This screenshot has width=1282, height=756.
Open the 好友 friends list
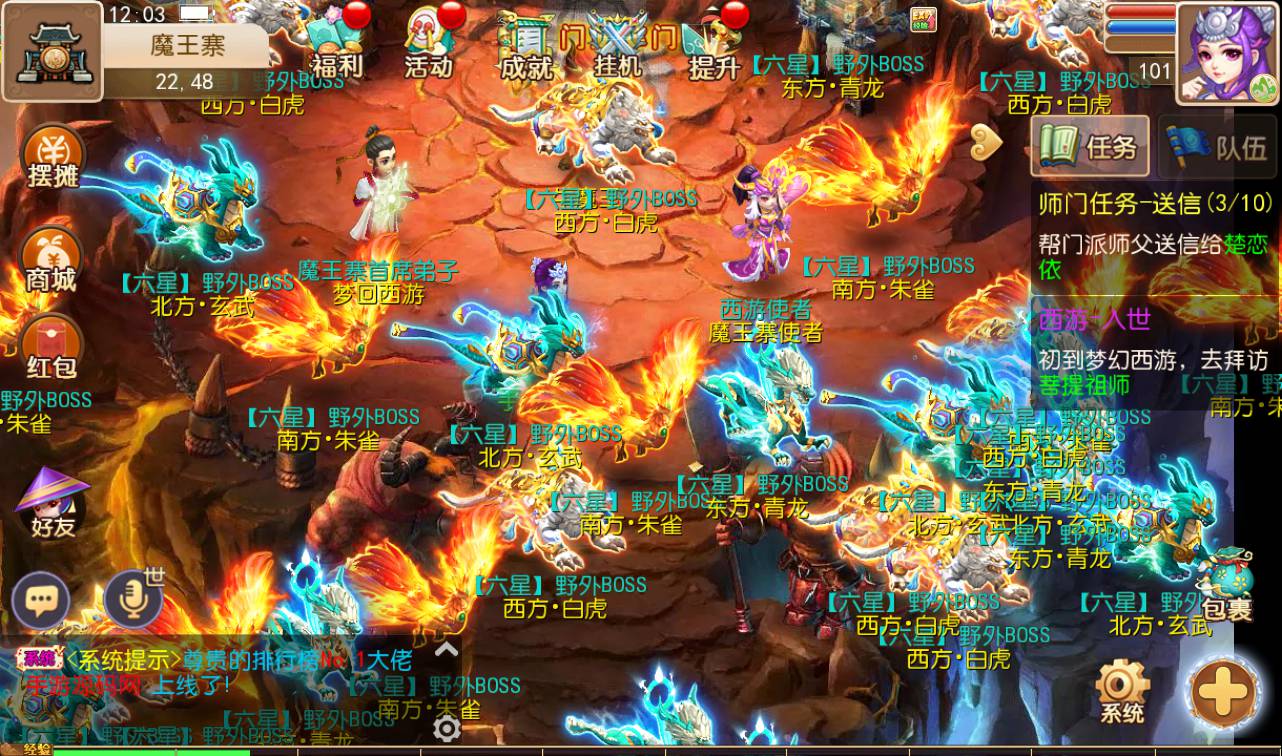[x=52, y=503]
